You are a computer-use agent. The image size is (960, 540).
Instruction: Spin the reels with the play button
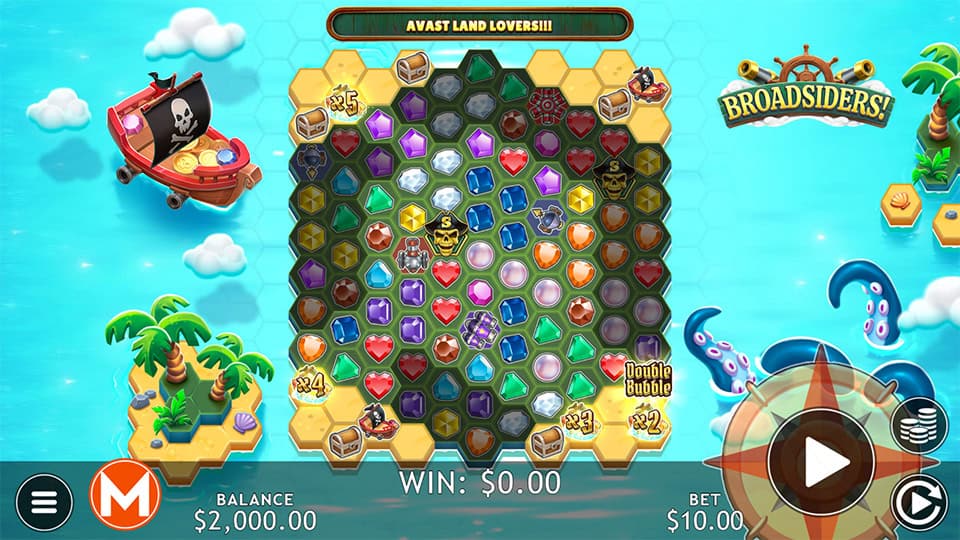tap(820, 461)
